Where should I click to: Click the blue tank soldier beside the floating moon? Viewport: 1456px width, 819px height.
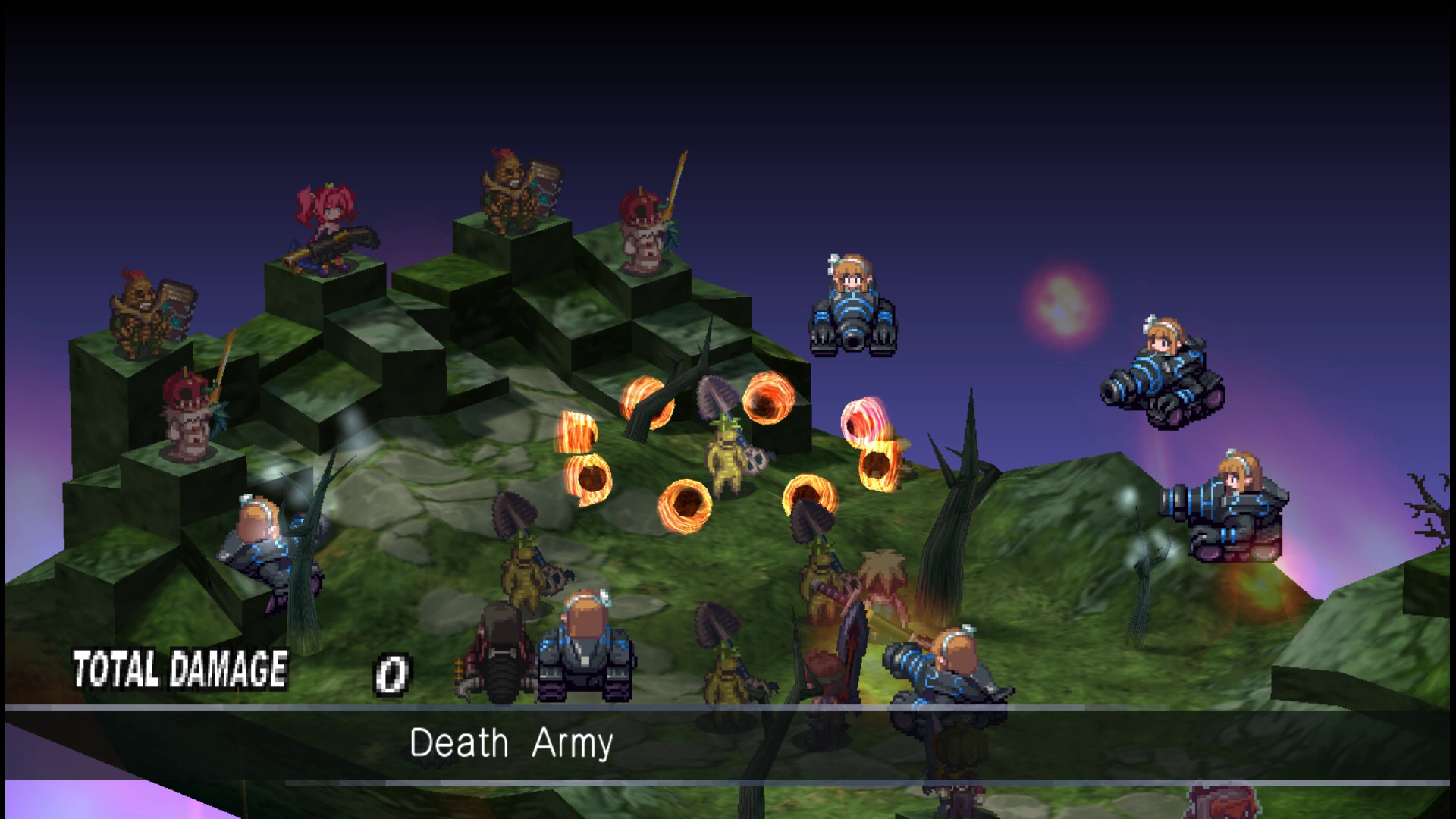point(853,303)
